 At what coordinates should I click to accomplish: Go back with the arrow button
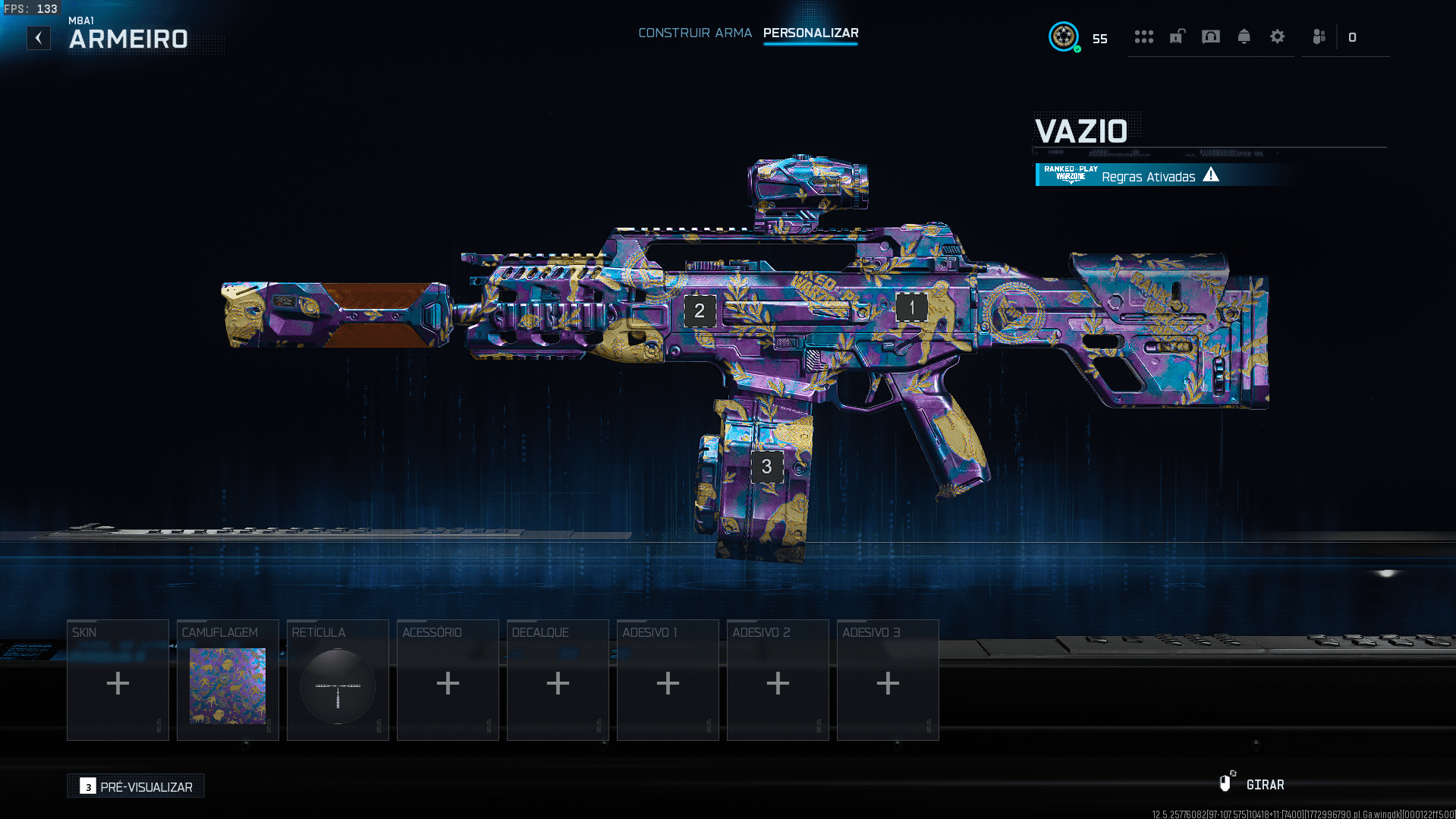(x=39, y=38)
